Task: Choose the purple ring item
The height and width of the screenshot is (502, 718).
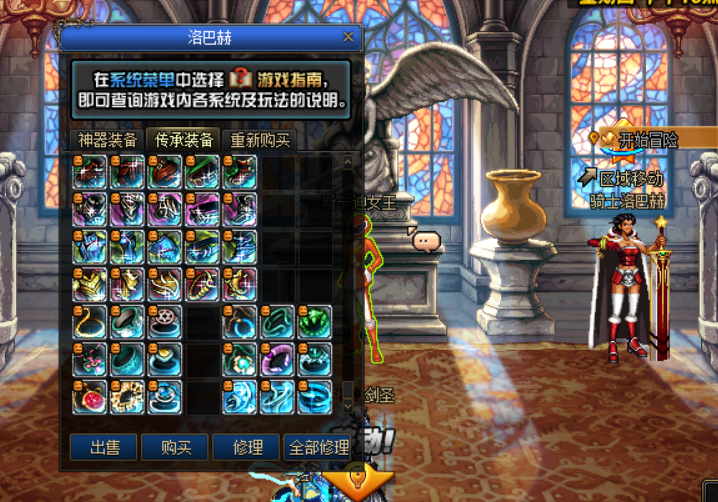Action: pyautogui.click(x=276, y=359)
